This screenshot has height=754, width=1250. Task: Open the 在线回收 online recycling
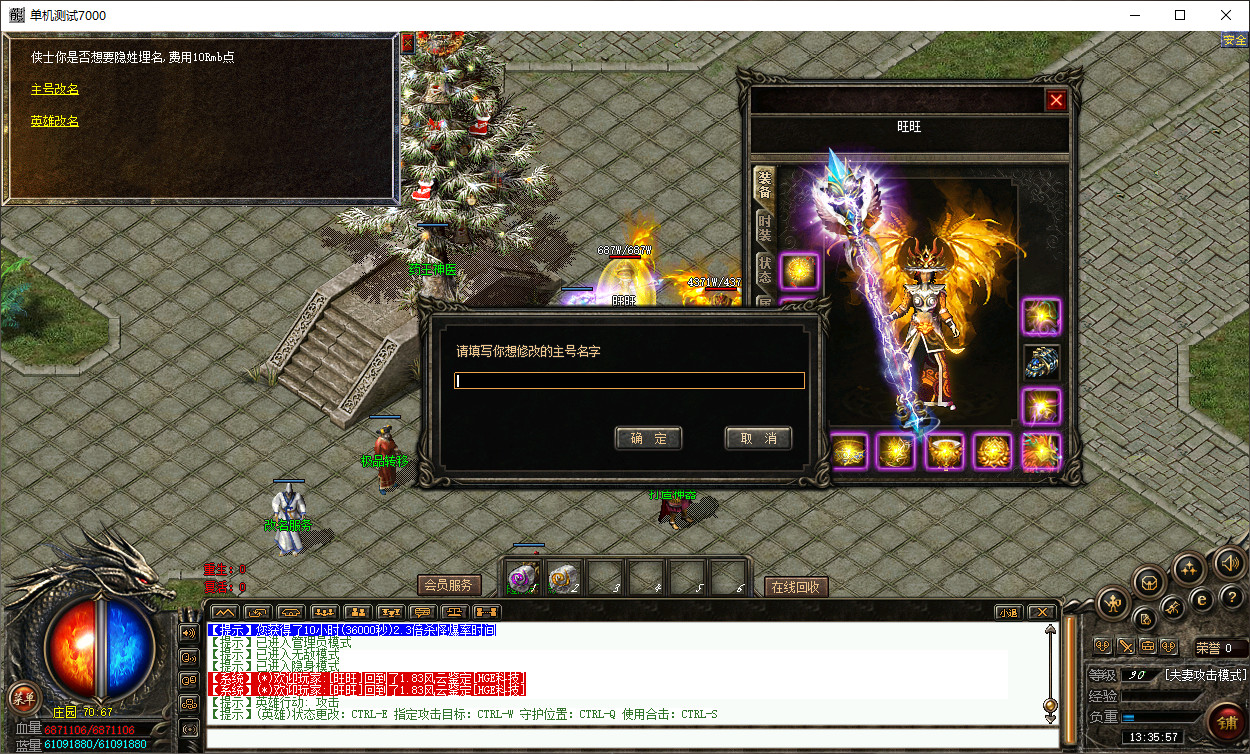796,587
